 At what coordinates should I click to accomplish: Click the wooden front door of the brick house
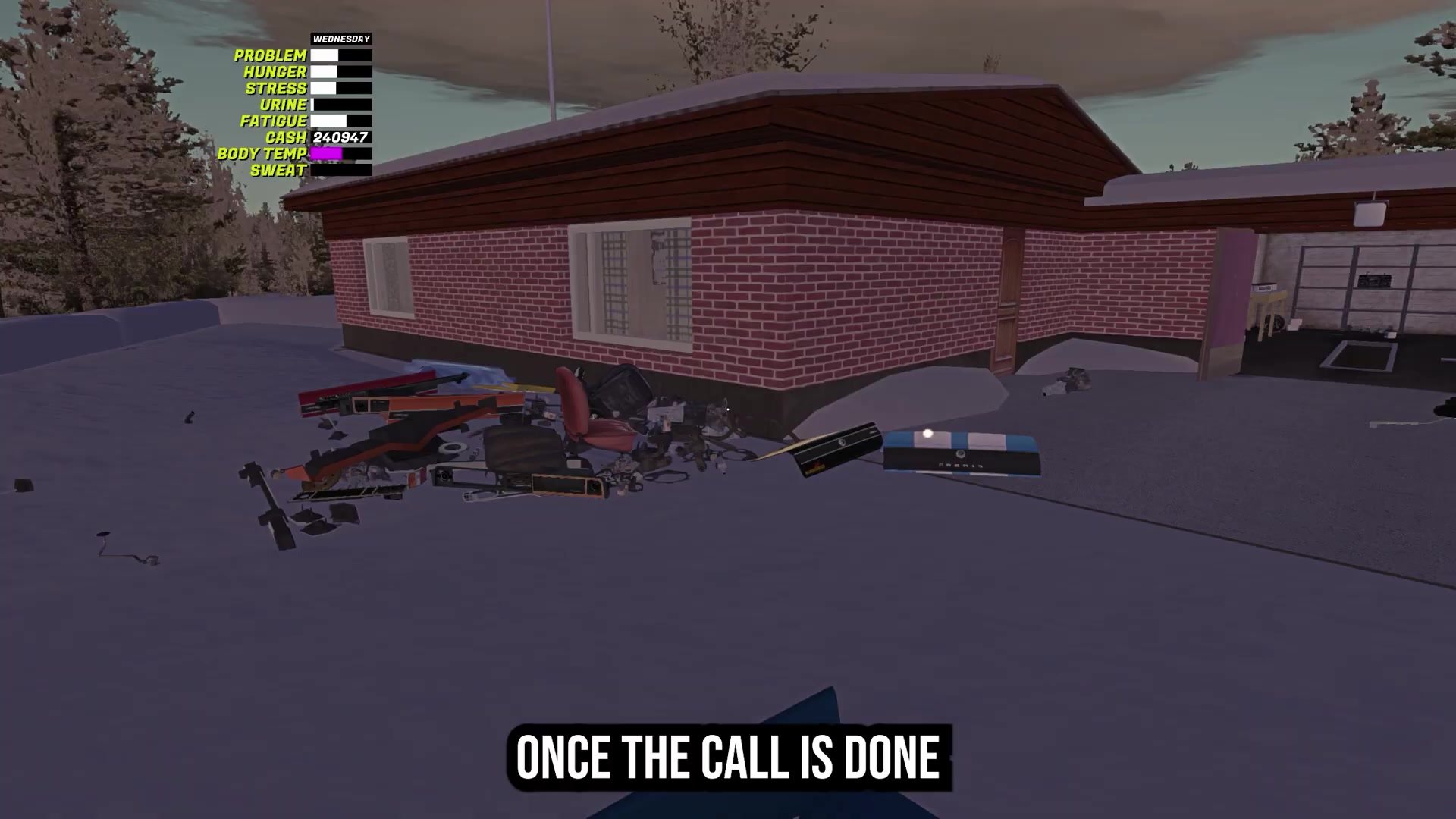pyautogui.click(x=1009, y=296)
